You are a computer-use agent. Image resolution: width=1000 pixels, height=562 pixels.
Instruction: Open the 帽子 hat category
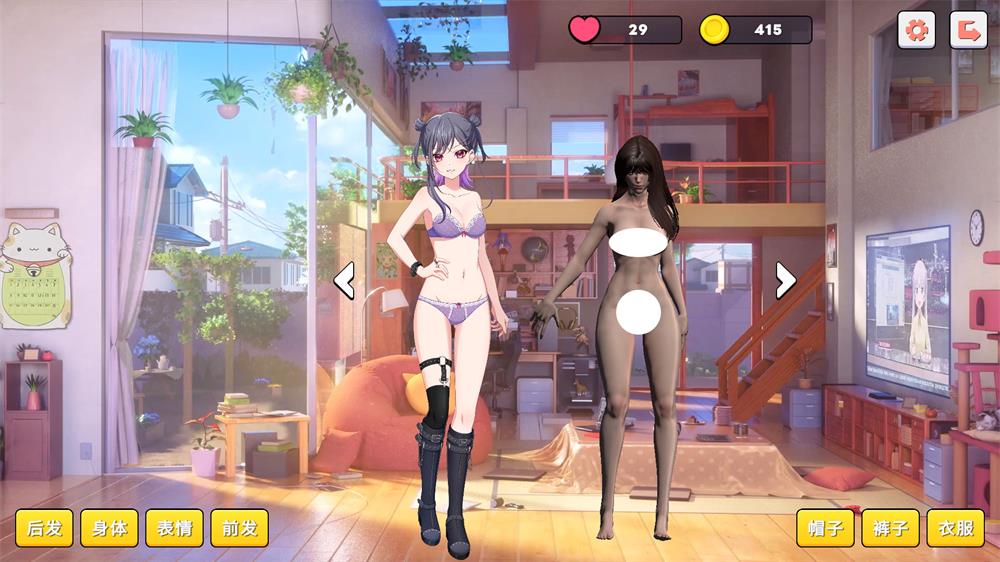(x=825, y=528)
